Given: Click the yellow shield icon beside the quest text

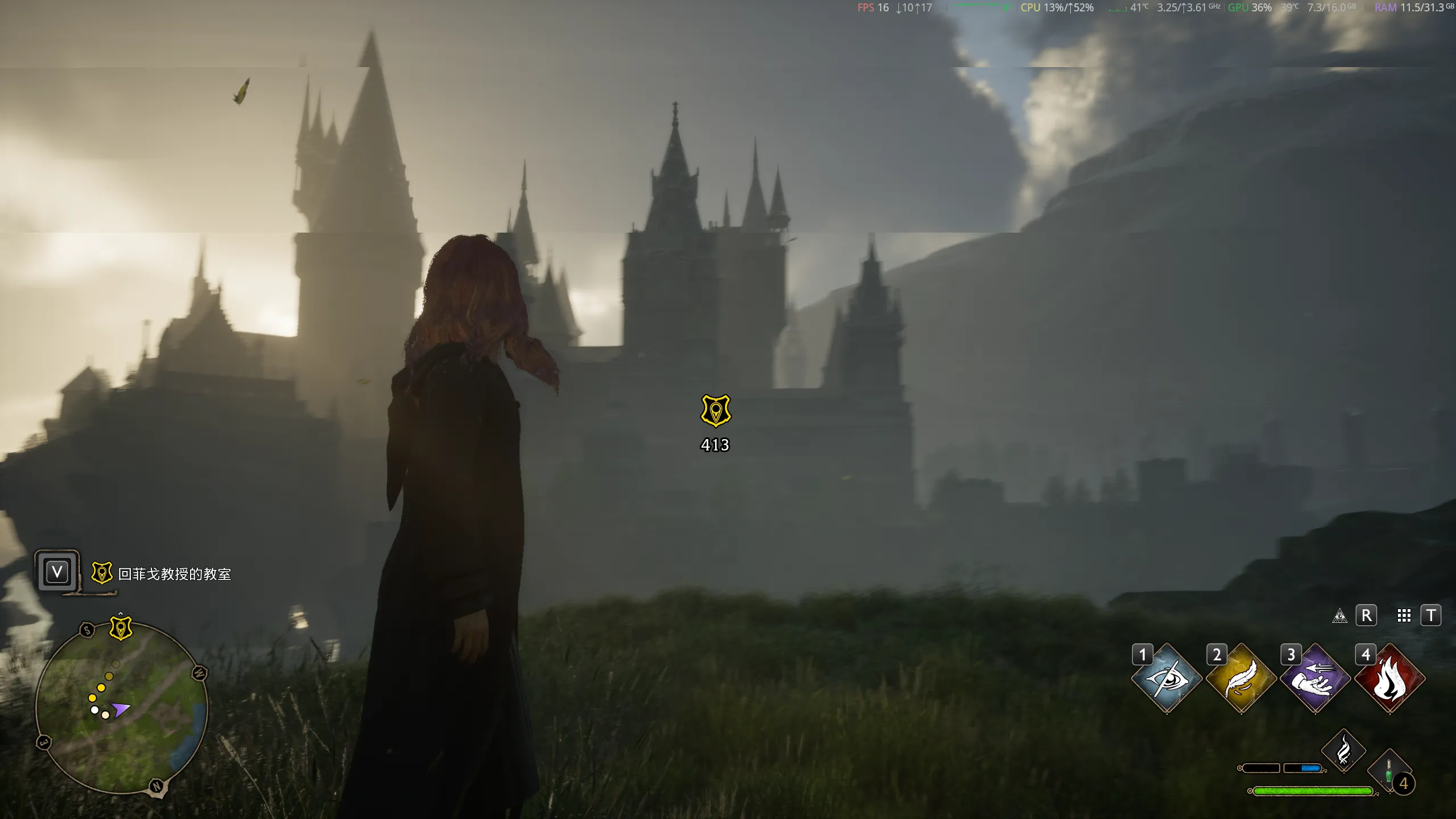Looking at the screenshot, I should [x=102, y=573].
